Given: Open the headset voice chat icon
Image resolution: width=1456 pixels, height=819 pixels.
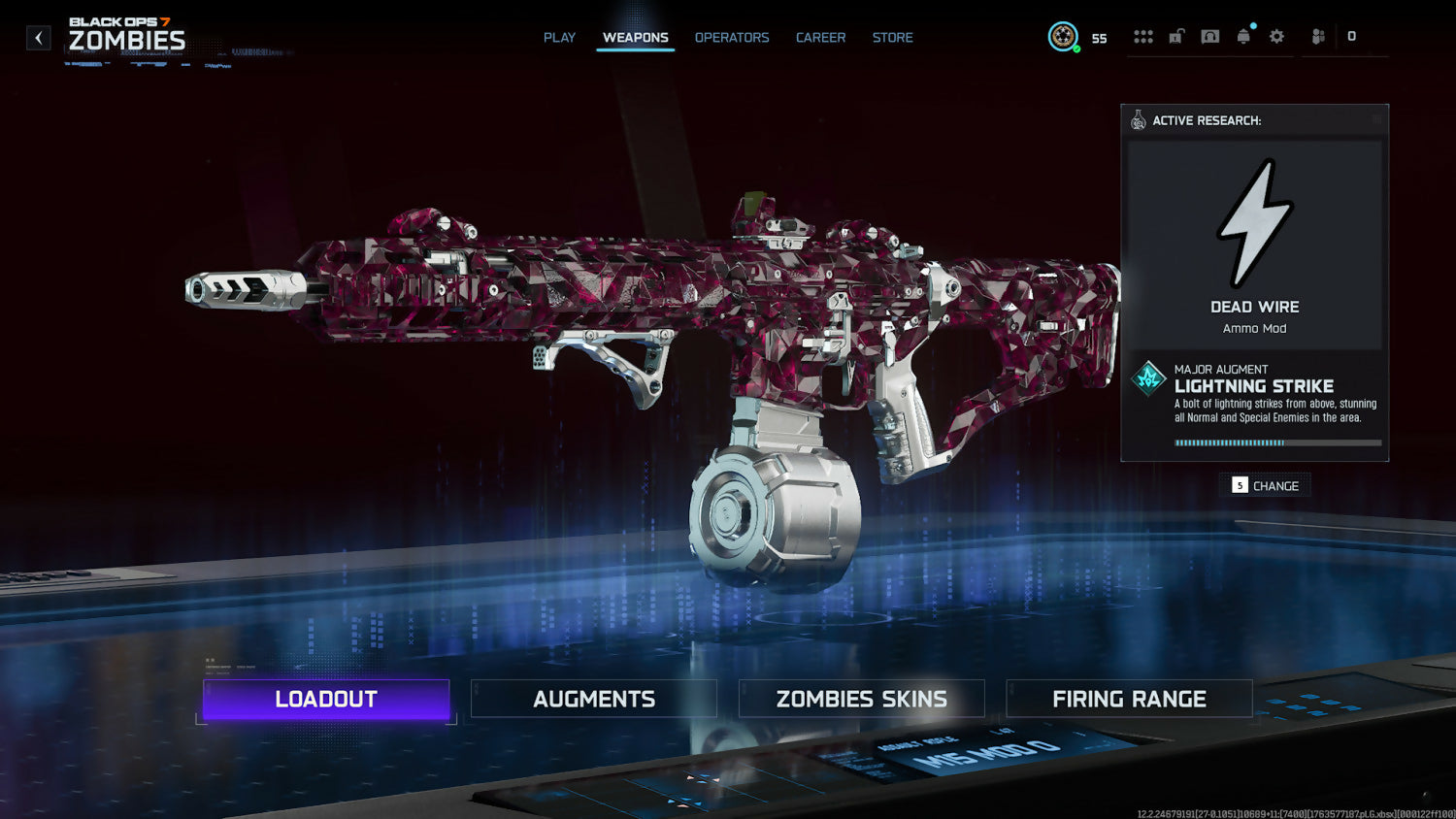Looking at the screenshot, I should coord(1210,37).
